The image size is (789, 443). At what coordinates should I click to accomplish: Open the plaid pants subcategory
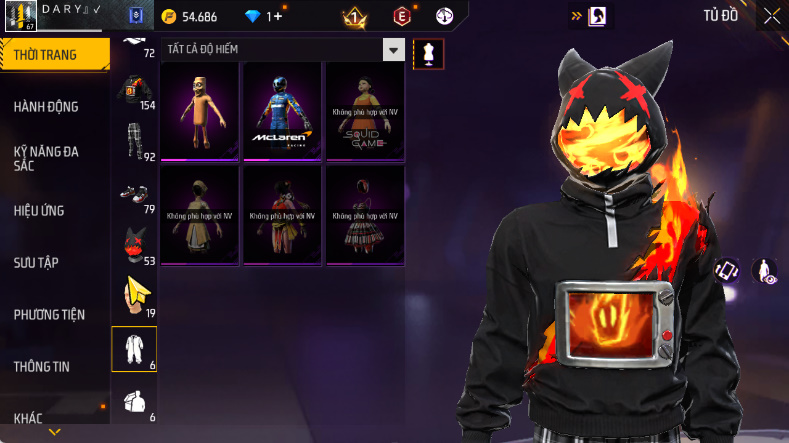(x=134, y=141)
